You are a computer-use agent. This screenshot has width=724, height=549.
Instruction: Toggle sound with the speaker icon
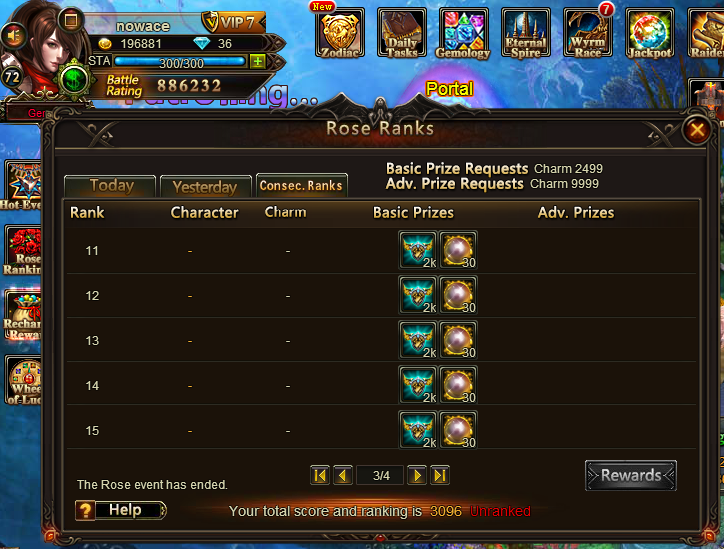point(14,35)
